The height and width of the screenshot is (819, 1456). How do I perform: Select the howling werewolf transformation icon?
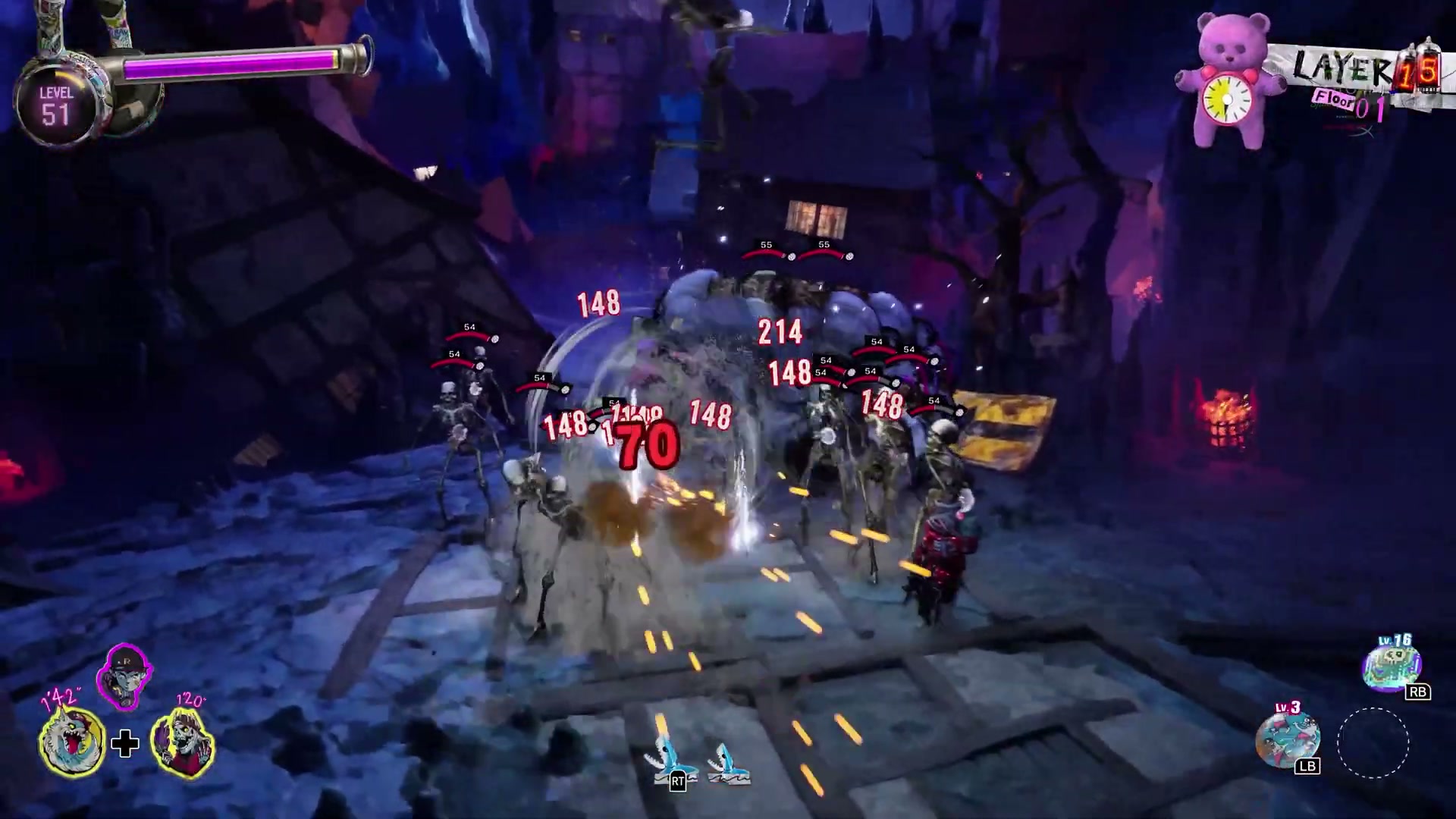(x=72, y=742)
